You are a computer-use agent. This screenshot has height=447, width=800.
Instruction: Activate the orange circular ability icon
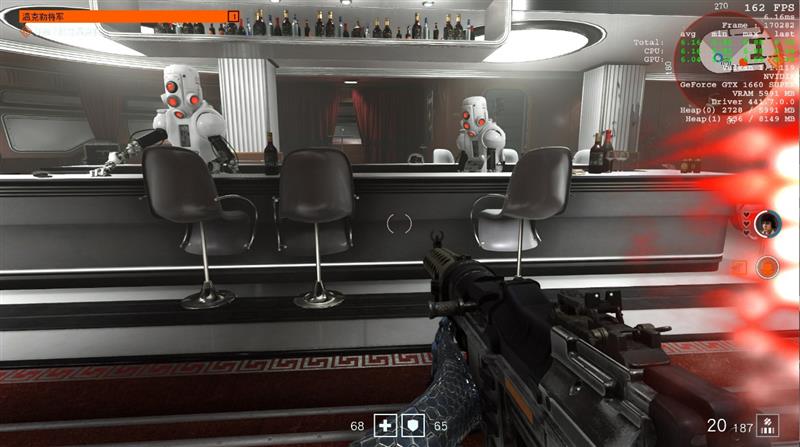coord(767,266)
